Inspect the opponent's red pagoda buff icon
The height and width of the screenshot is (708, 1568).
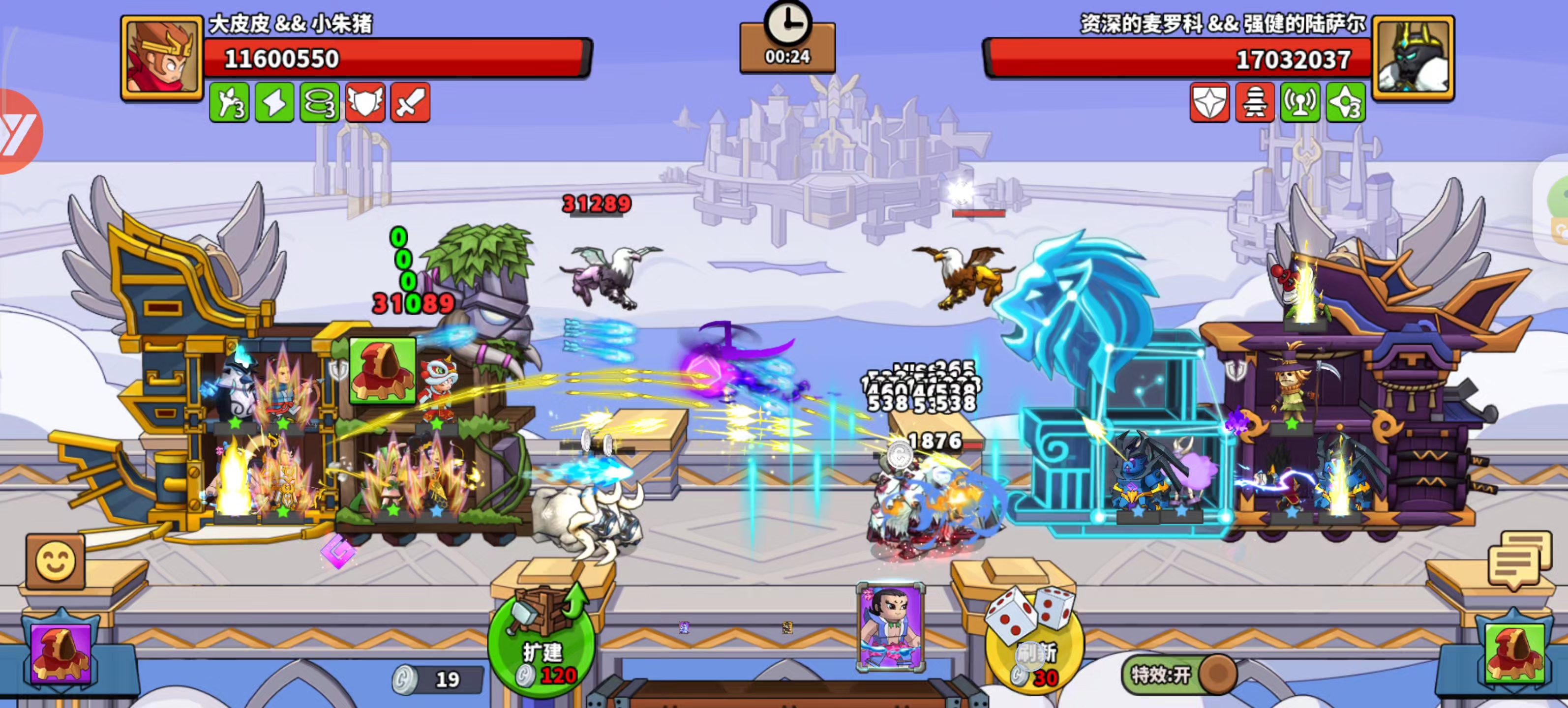1255,103
